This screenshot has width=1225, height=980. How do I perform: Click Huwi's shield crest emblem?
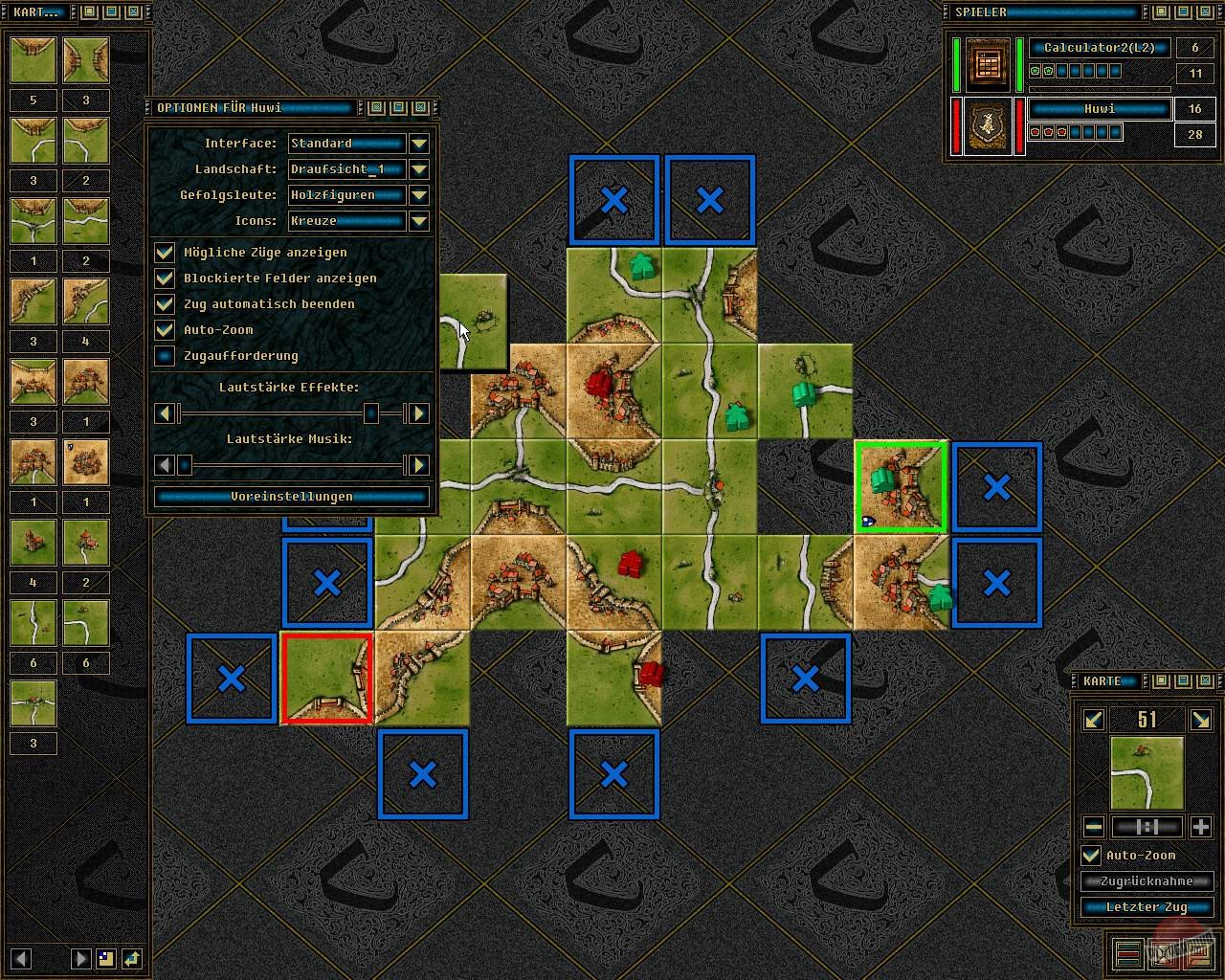(x=986, y=125)
